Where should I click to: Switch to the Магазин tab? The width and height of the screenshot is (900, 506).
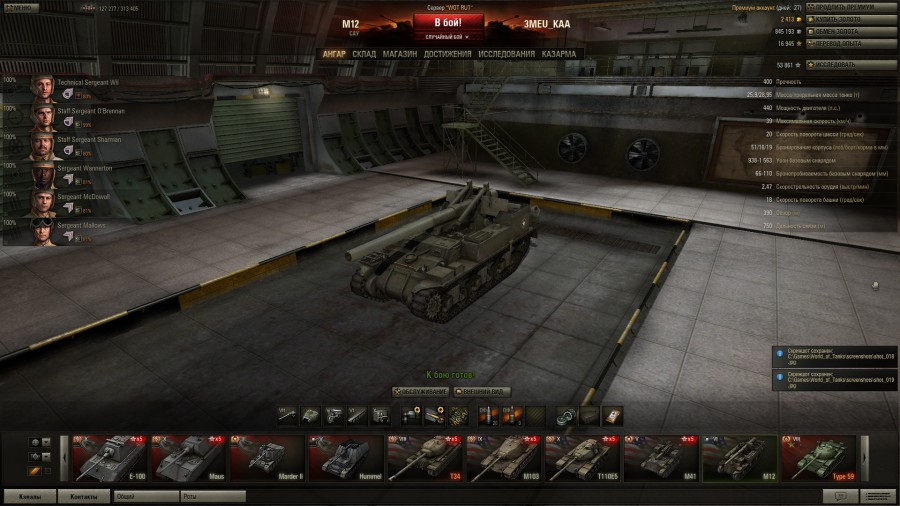(400, 53)
